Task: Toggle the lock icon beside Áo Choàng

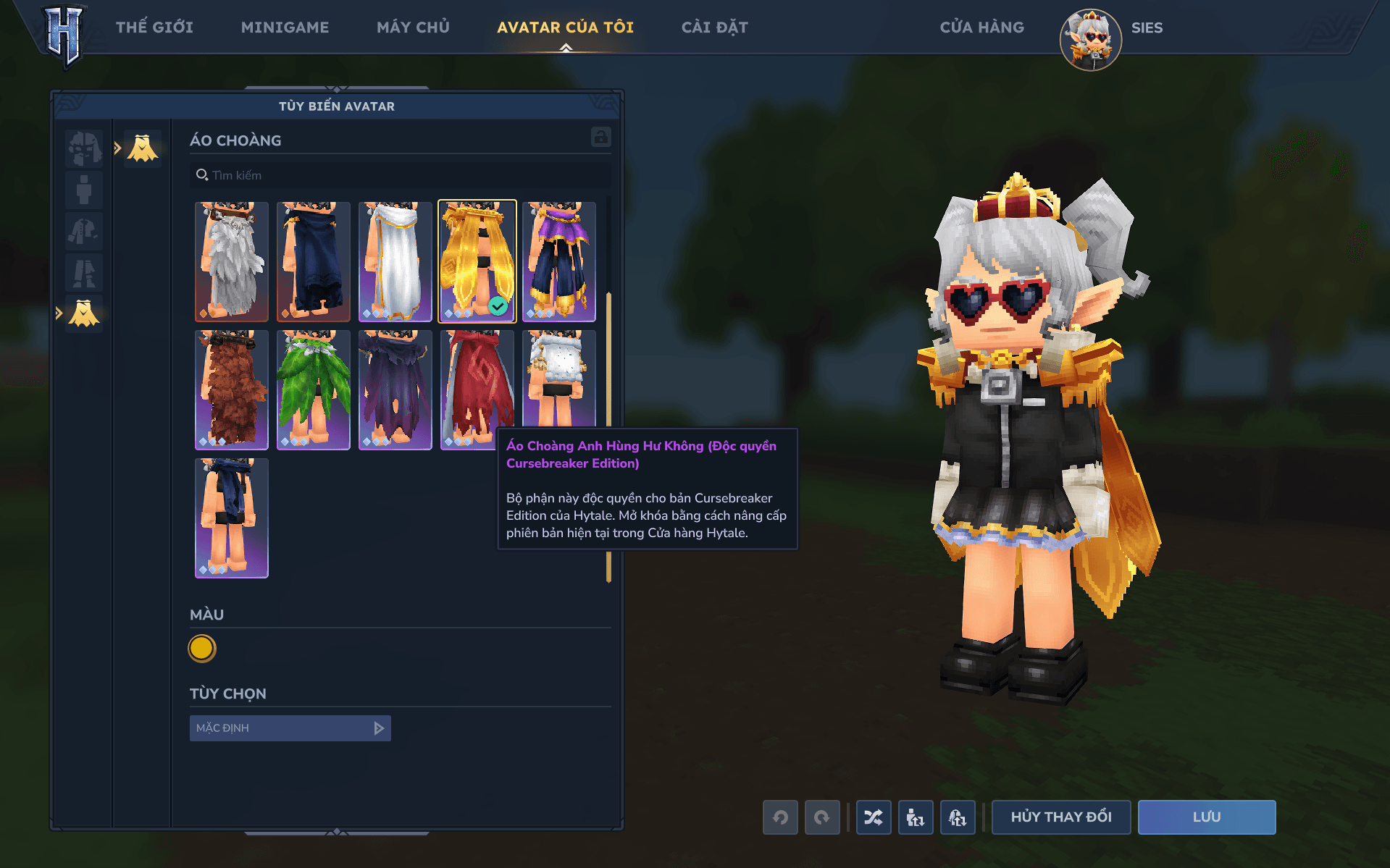Action: 600,138
